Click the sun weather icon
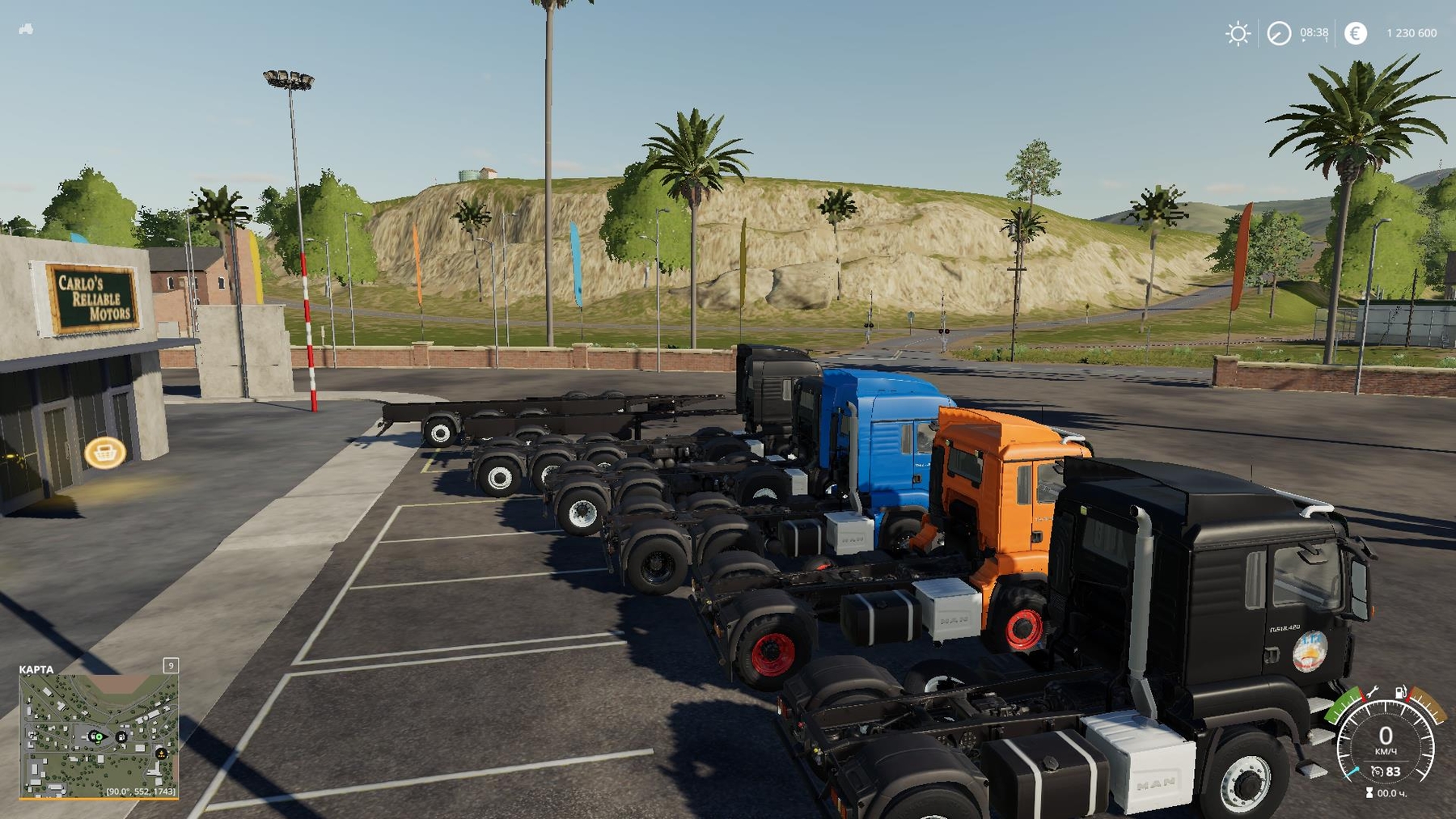The image size is (1456, 819). tap(1237, 34)
